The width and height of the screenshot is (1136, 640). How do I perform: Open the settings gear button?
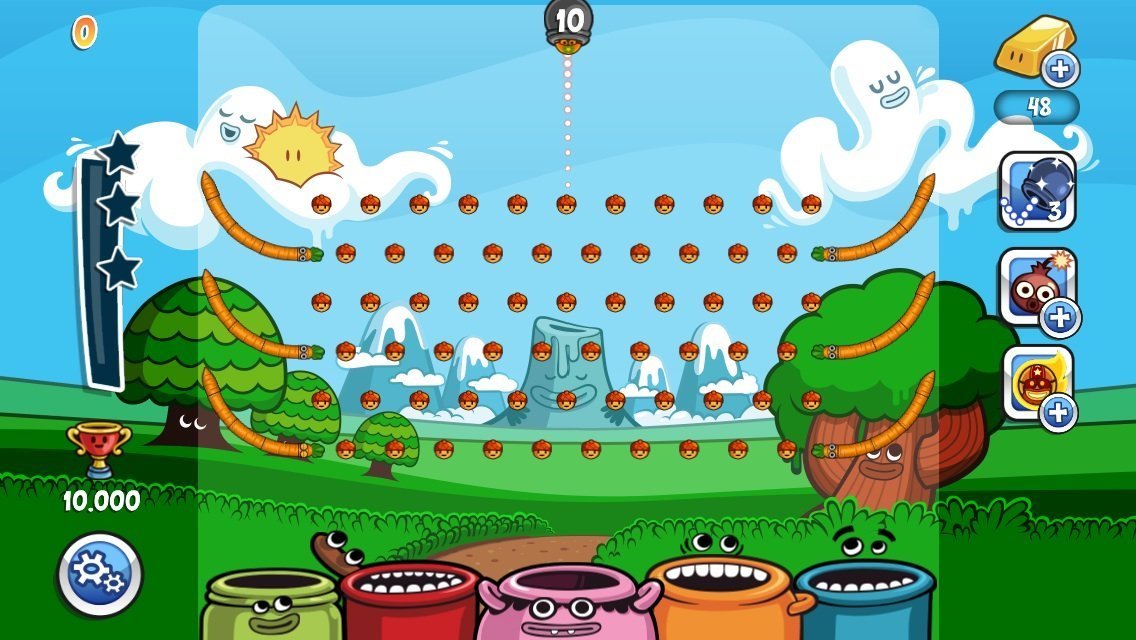pyautogui.click(x=100, y=574)
